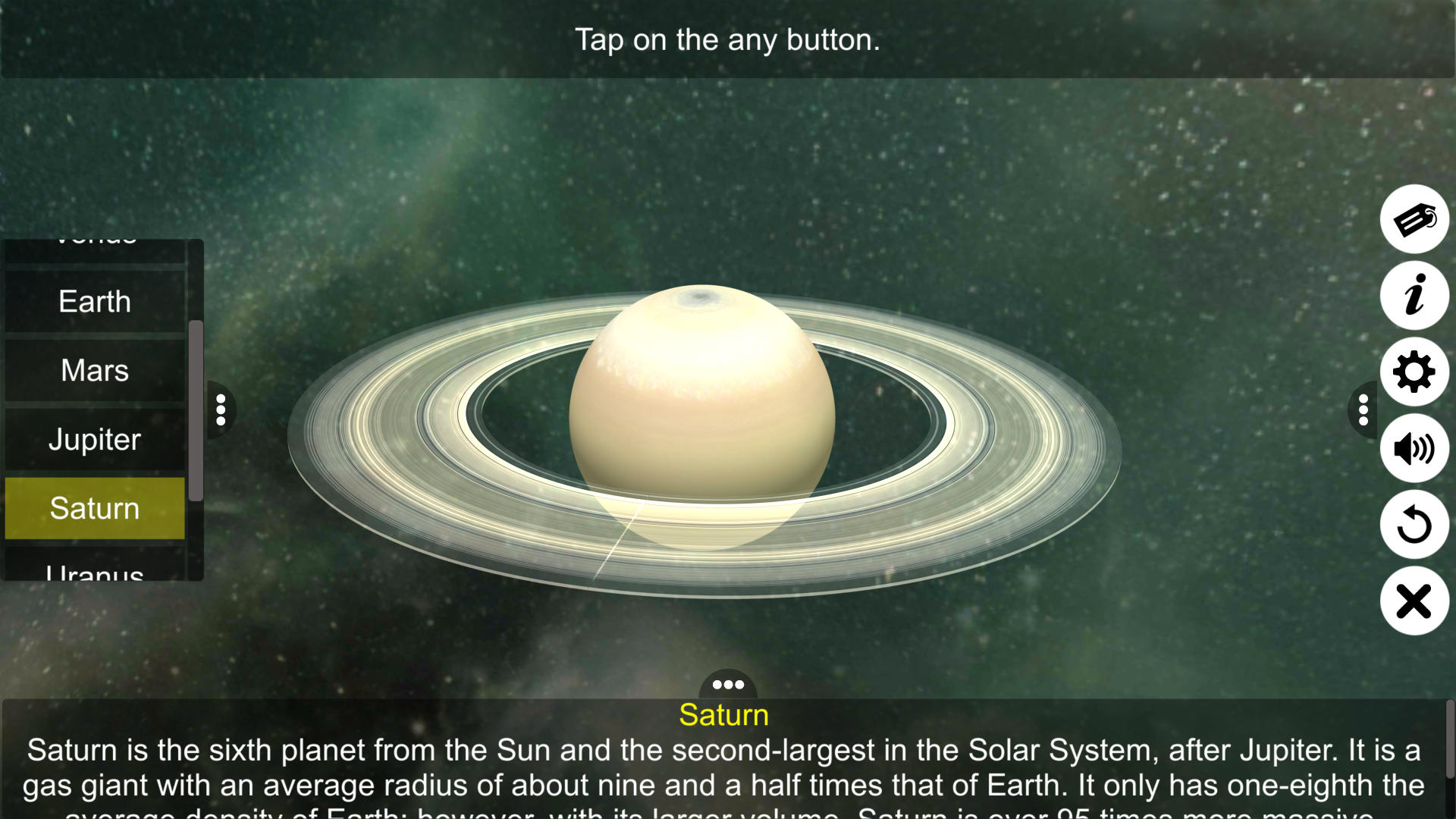The image size is (1456, 819).
Task: Select Earth from the planet list
Action: coord(94,302)
